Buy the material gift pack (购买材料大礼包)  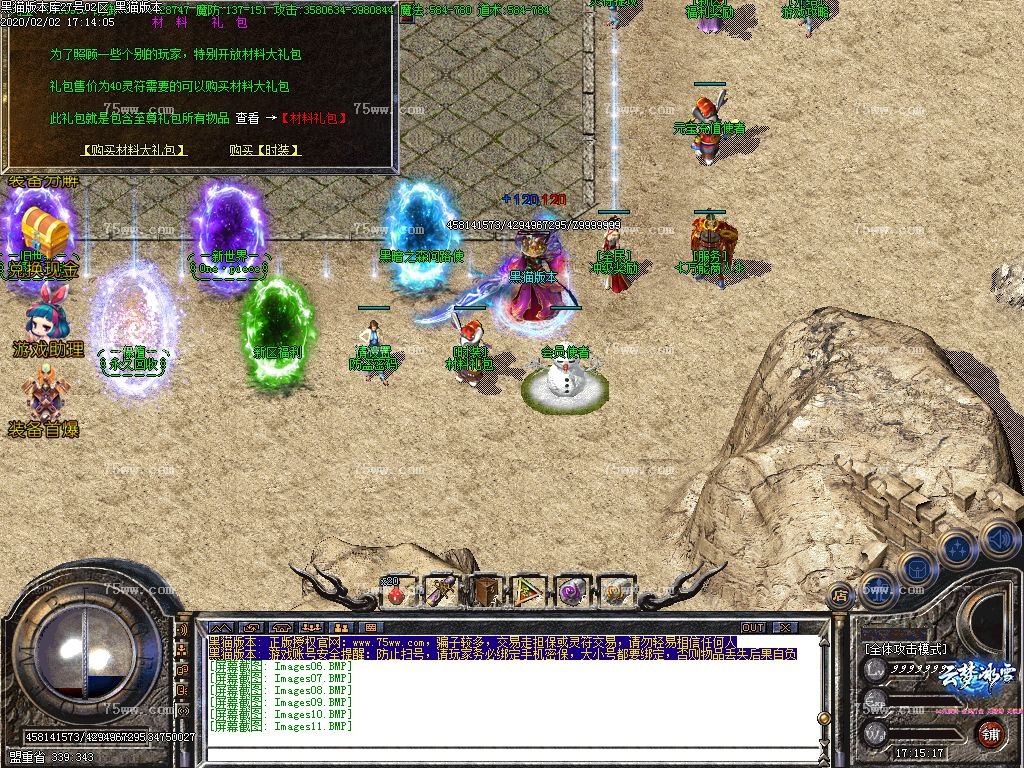pos(133,150)
